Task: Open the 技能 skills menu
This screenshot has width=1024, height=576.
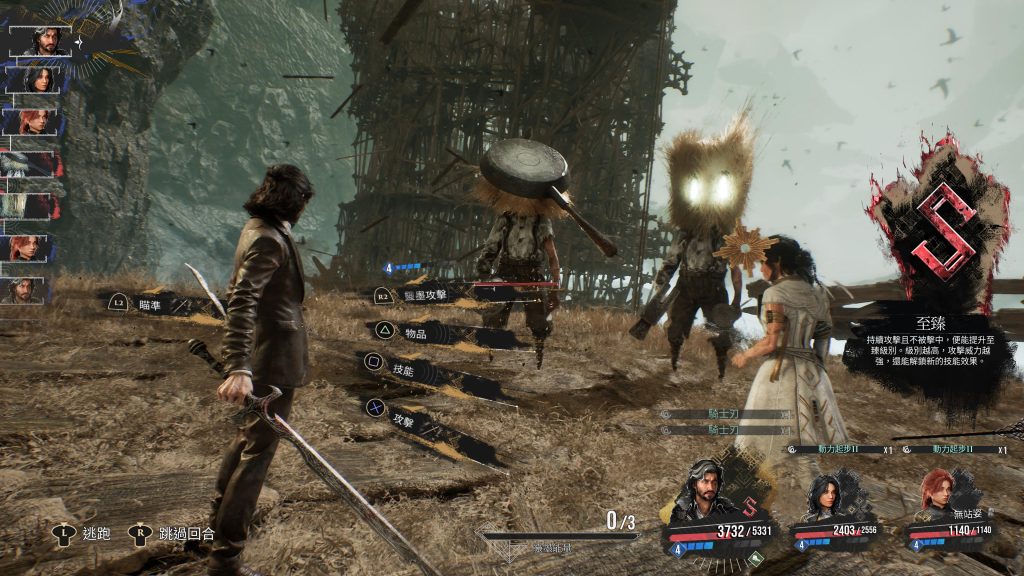Action: (403, 369)
